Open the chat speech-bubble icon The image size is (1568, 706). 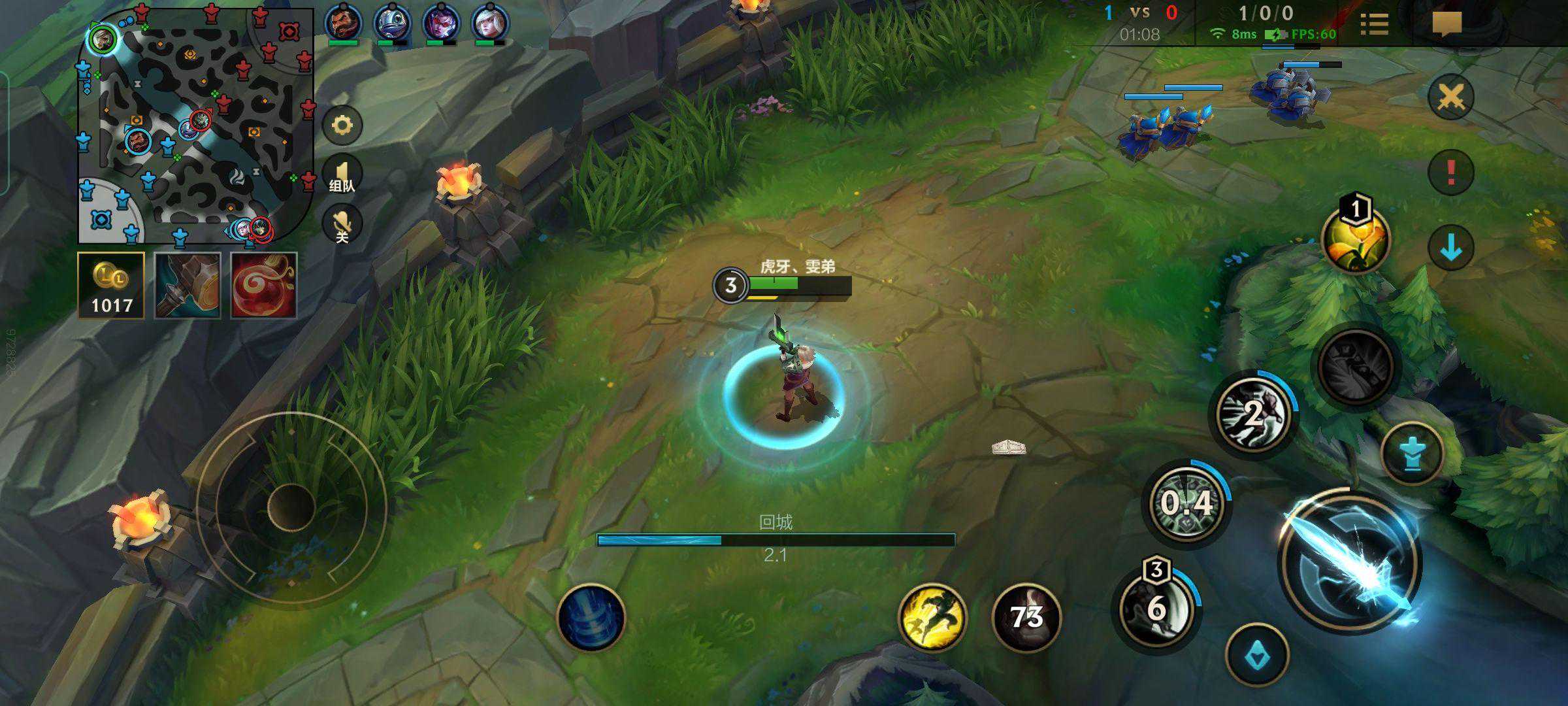1446,24
